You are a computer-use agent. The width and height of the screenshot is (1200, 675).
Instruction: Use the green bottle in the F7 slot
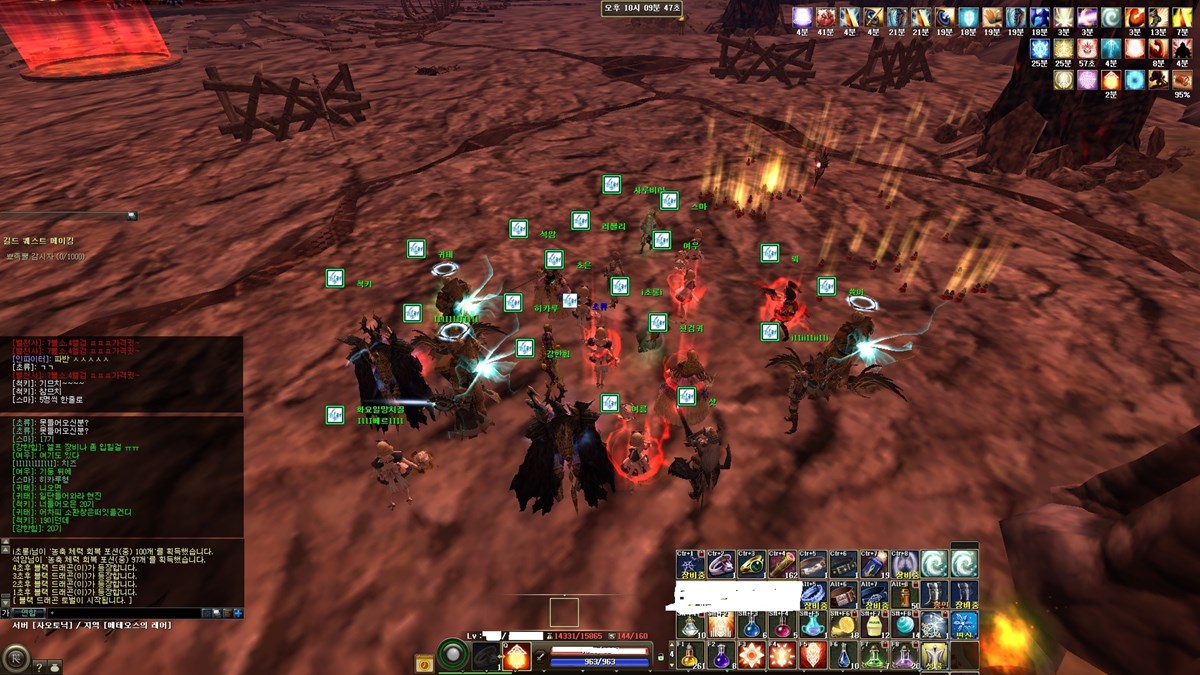(873, 655)
